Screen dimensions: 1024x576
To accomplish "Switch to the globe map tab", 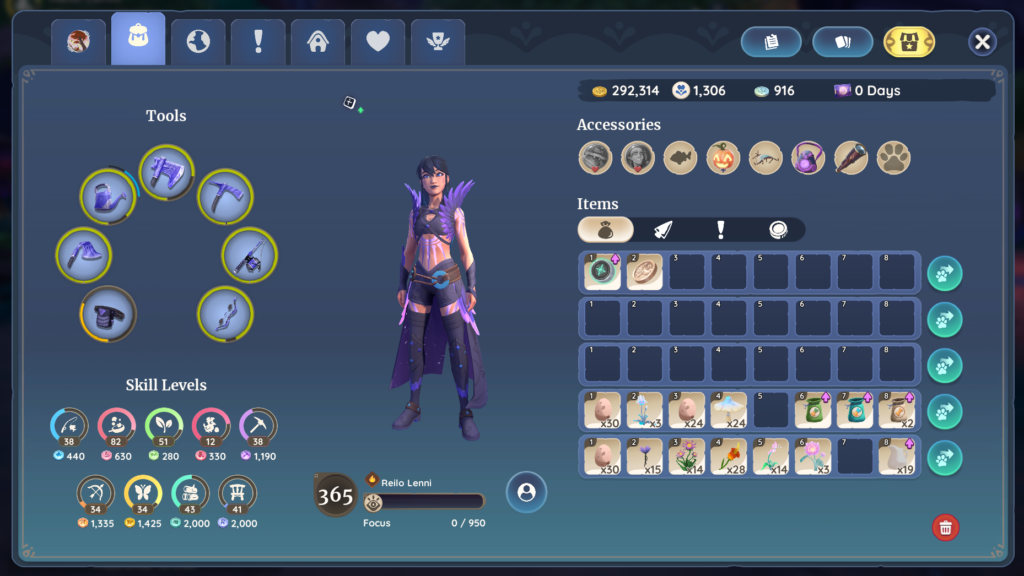I will pyautogui.click(x=198, y=42).
